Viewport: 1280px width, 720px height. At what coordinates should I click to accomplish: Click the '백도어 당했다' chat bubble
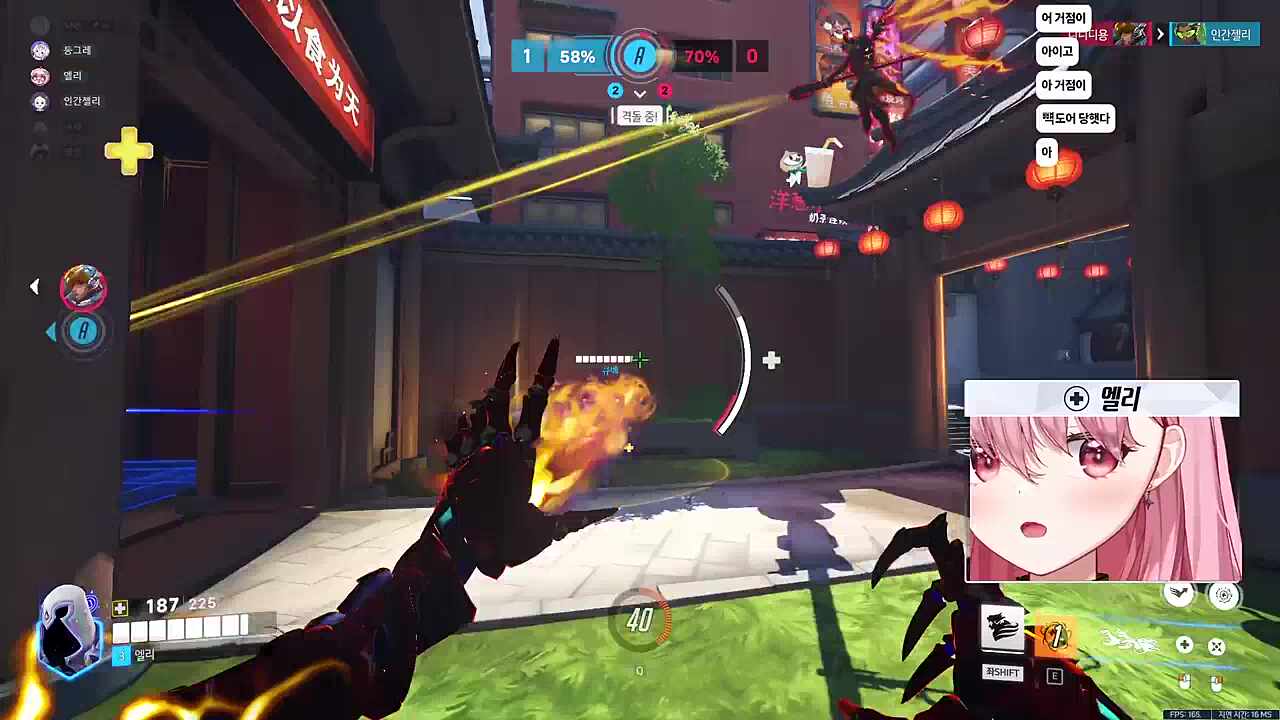(x=1075, y=119)
